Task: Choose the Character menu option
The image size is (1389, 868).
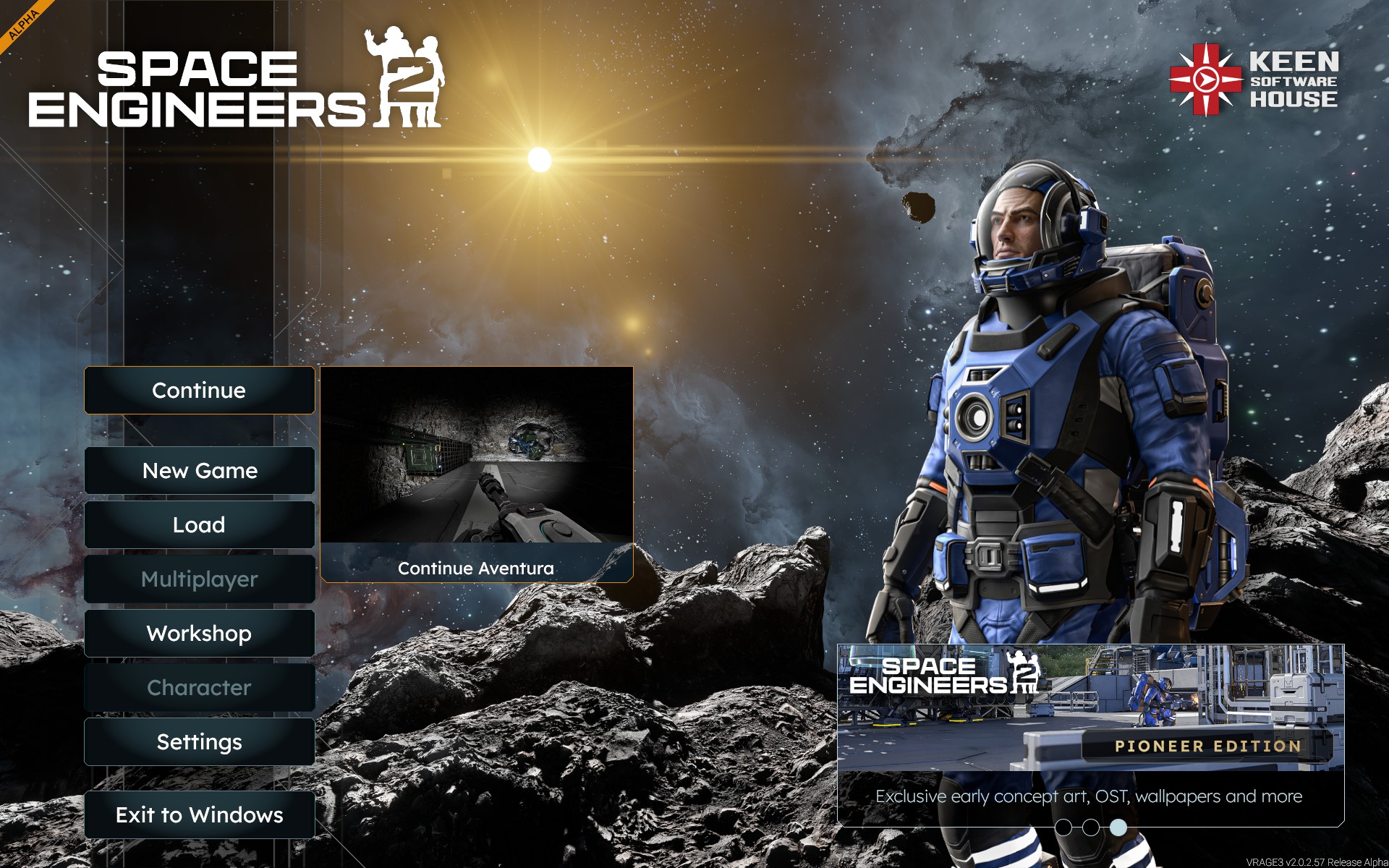Action: [199, 688]
